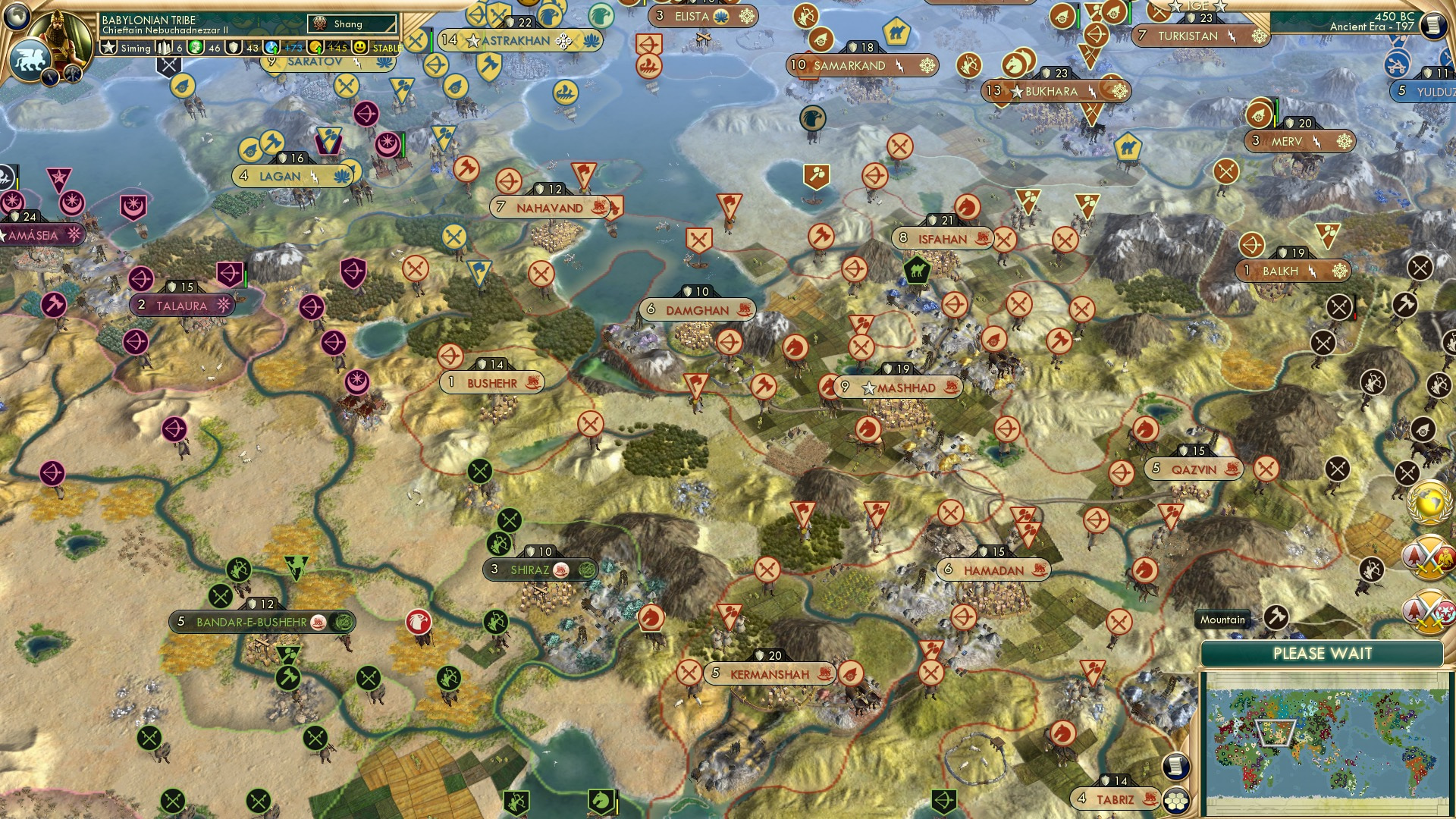Open the World Congress globe notification

point(1429,502)
